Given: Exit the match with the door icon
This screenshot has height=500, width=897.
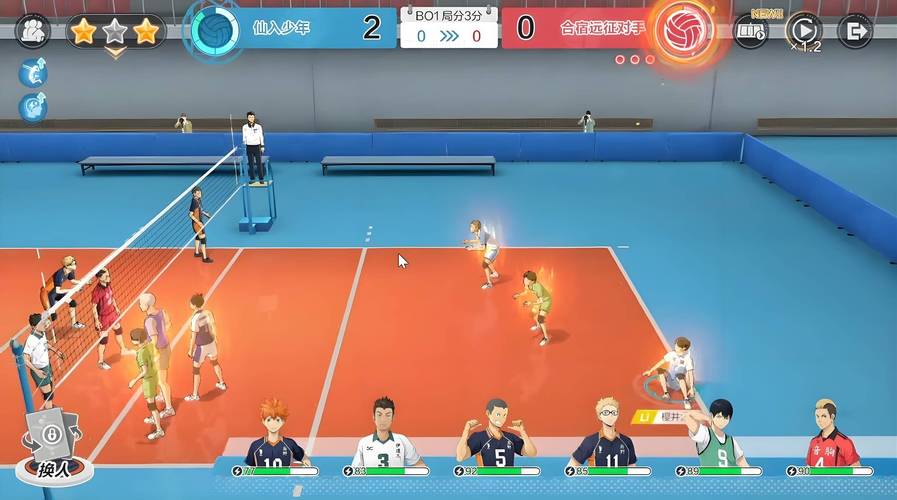Looking at the screenshot, I should click(854, 31).
